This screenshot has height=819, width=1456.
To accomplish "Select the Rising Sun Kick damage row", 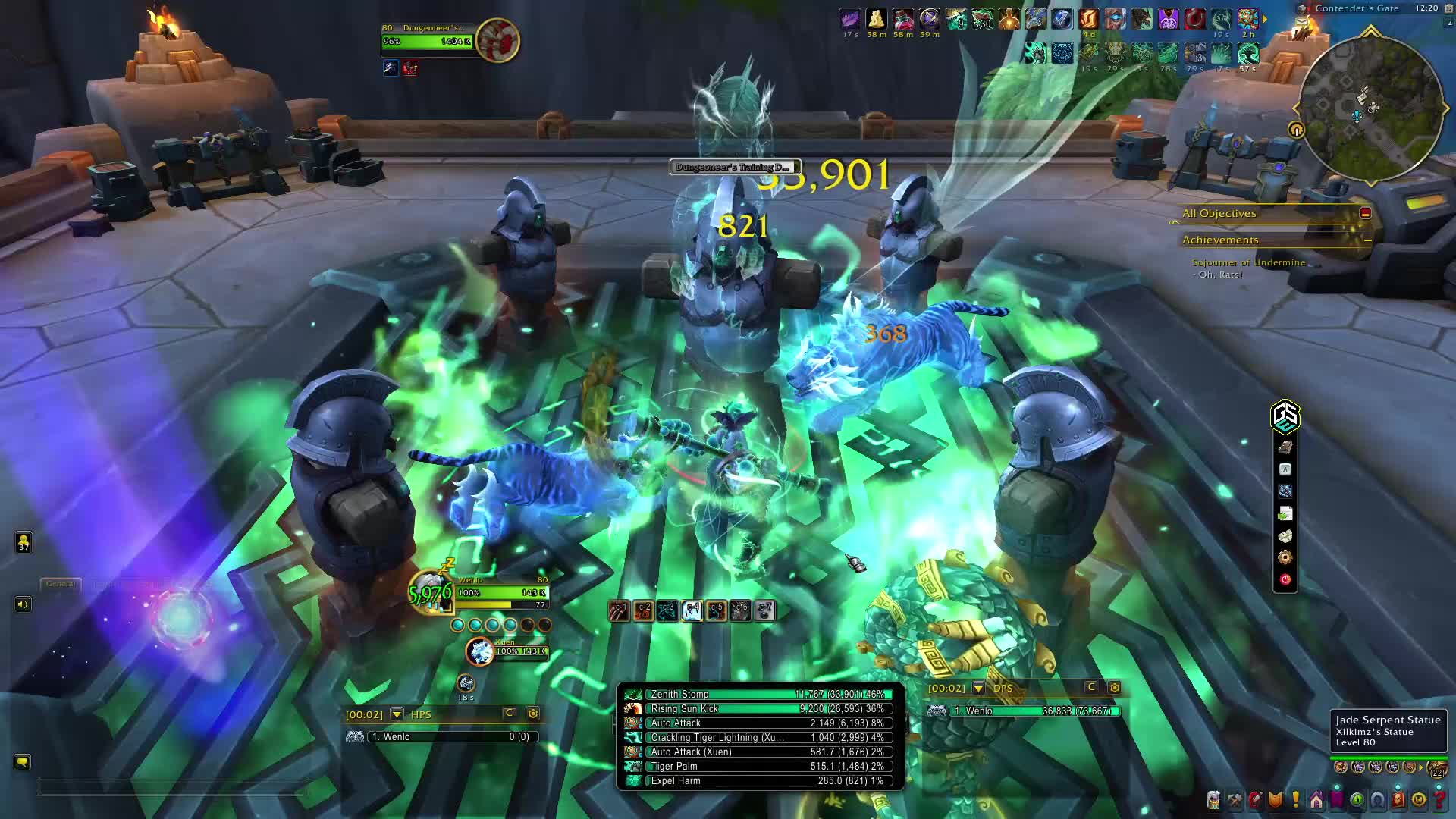I will point(766,708).
